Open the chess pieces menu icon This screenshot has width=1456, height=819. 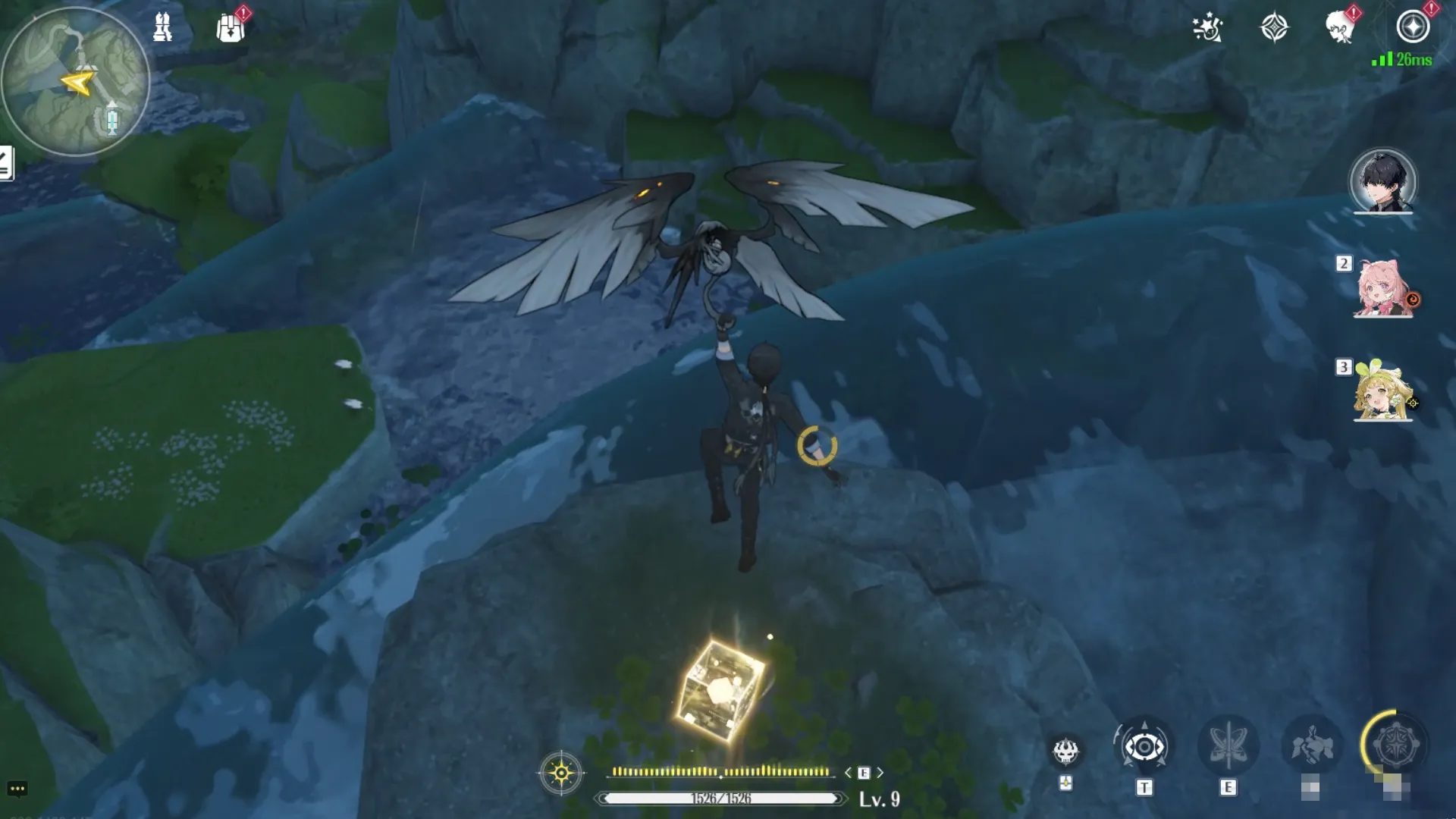[x=162, y=27]
